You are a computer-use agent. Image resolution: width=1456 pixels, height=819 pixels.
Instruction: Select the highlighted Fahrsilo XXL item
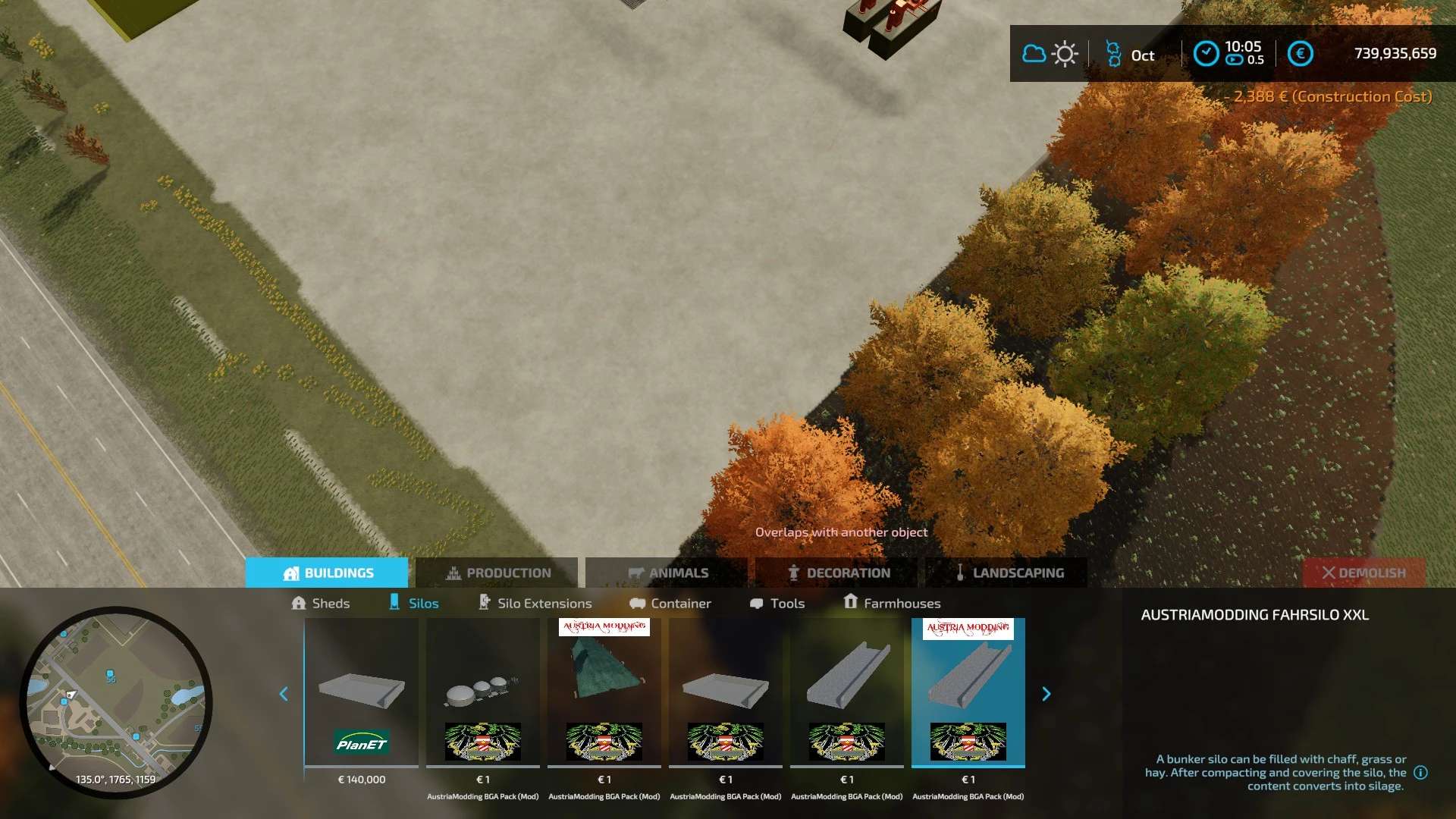(x=968, y=694)
